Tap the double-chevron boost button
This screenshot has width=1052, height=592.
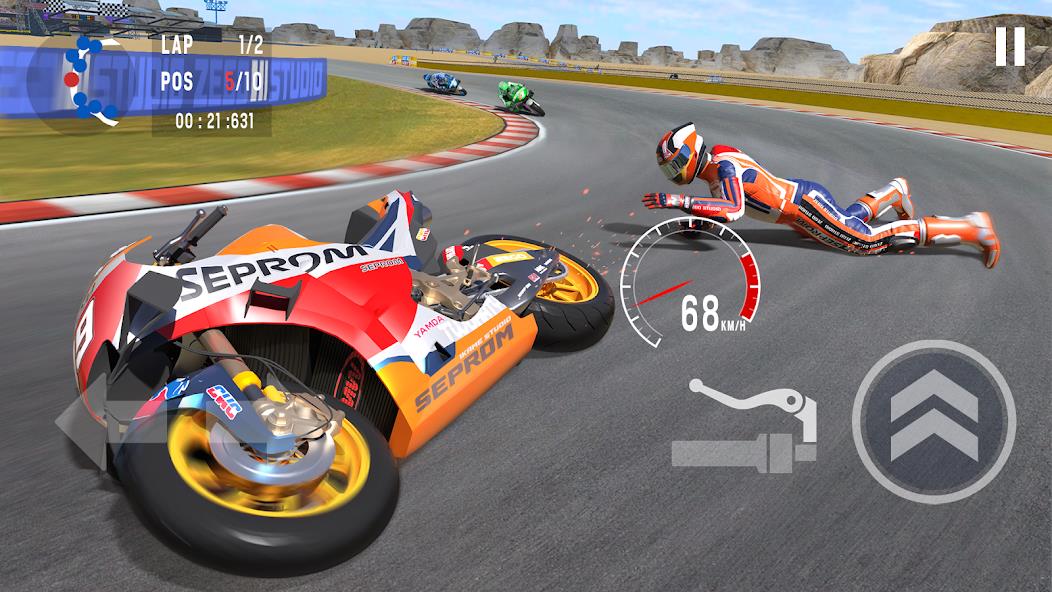point(933,421)
